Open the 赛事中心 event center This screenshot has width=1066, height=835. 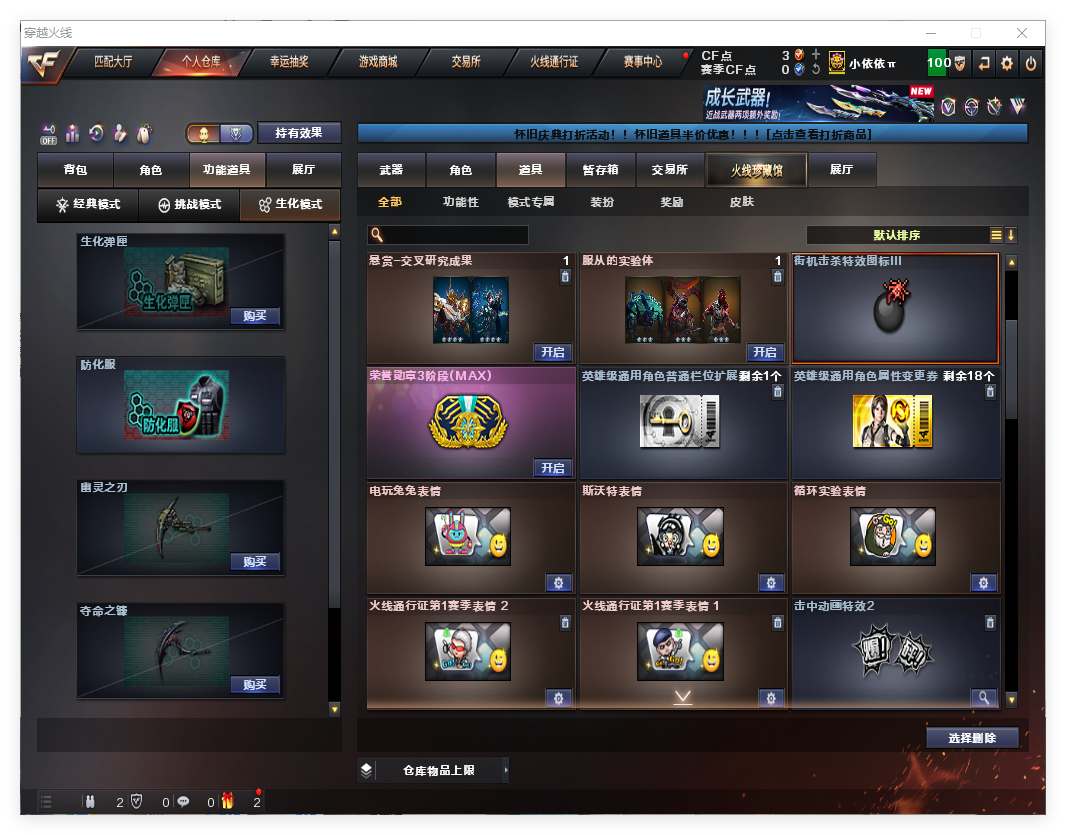(x=643, y=62)
